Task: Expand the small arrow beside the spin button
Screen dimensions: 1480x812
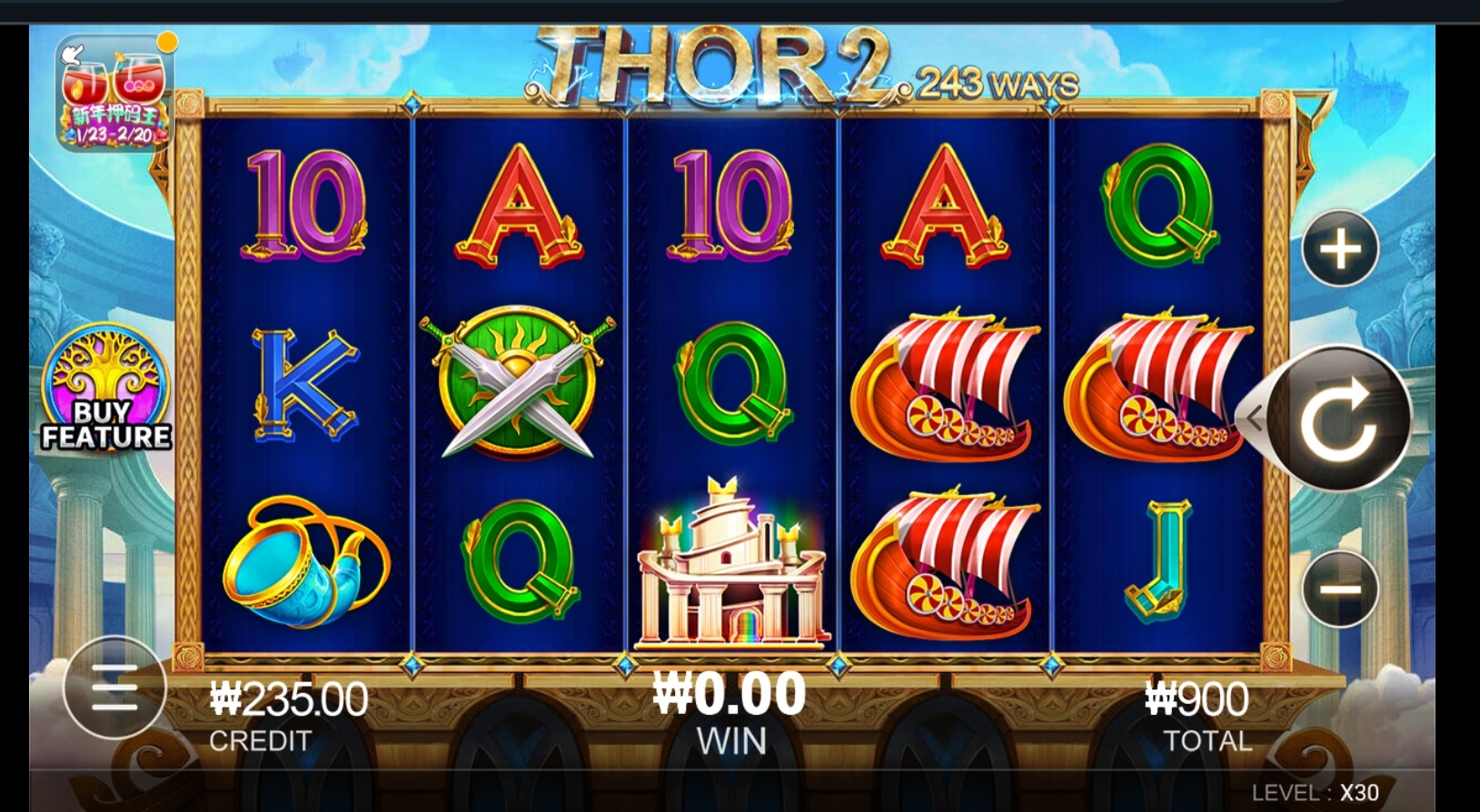Action: 1255,419
